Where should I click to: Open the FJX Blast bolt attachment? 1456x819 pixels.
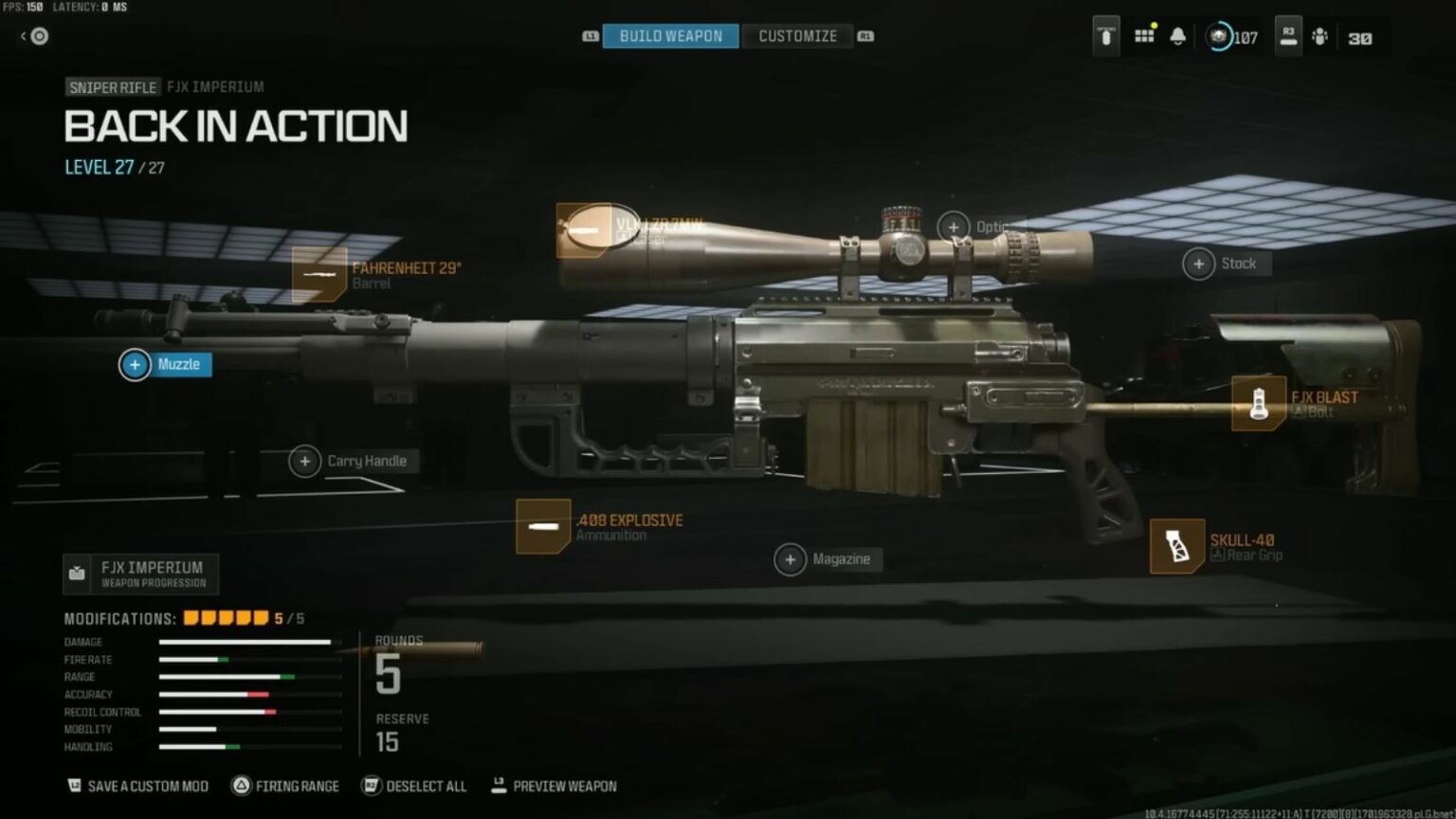pos(1260,402)
